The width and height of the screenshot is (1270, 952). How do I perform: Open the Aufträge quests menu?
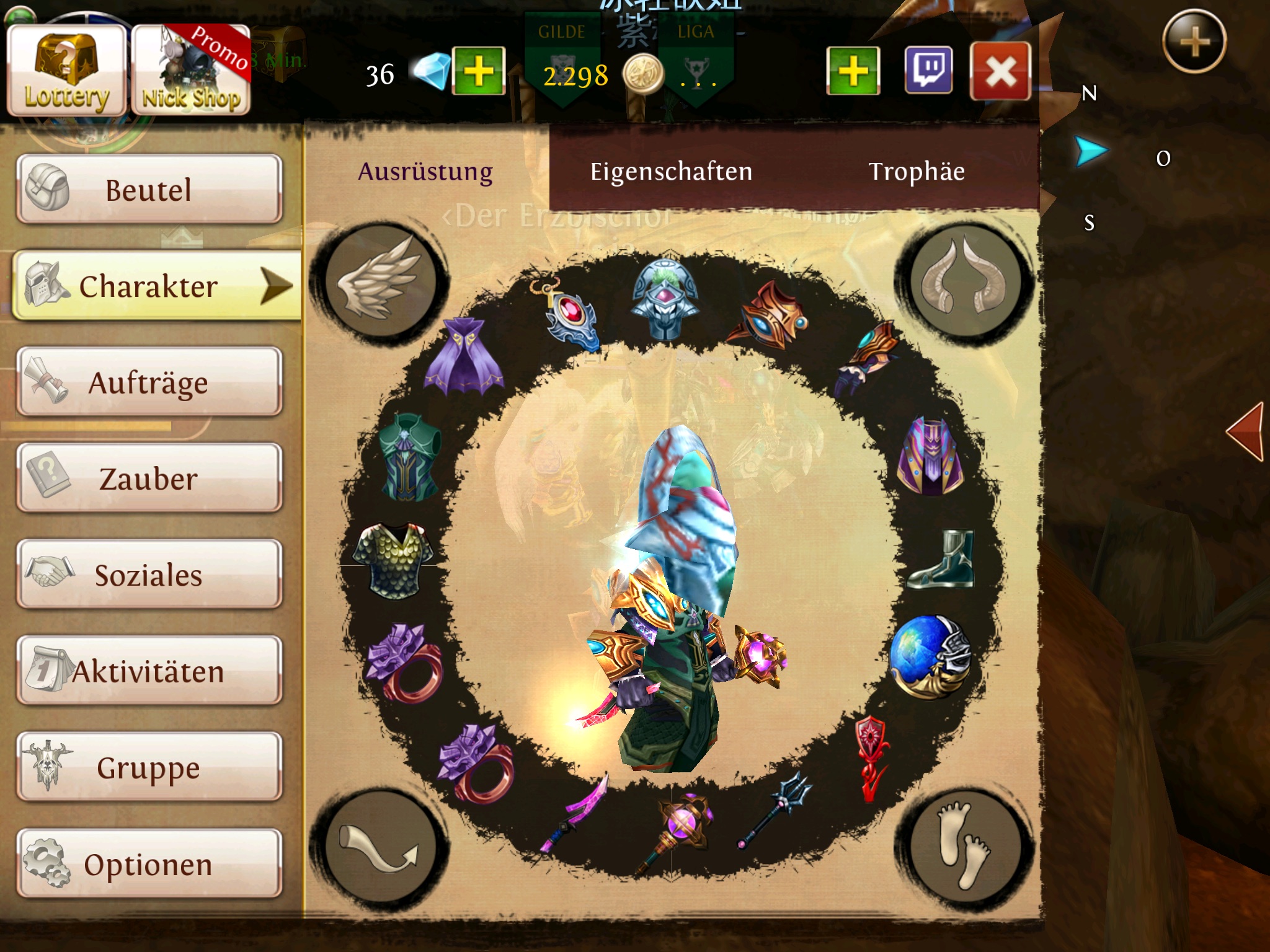(149, 382)
